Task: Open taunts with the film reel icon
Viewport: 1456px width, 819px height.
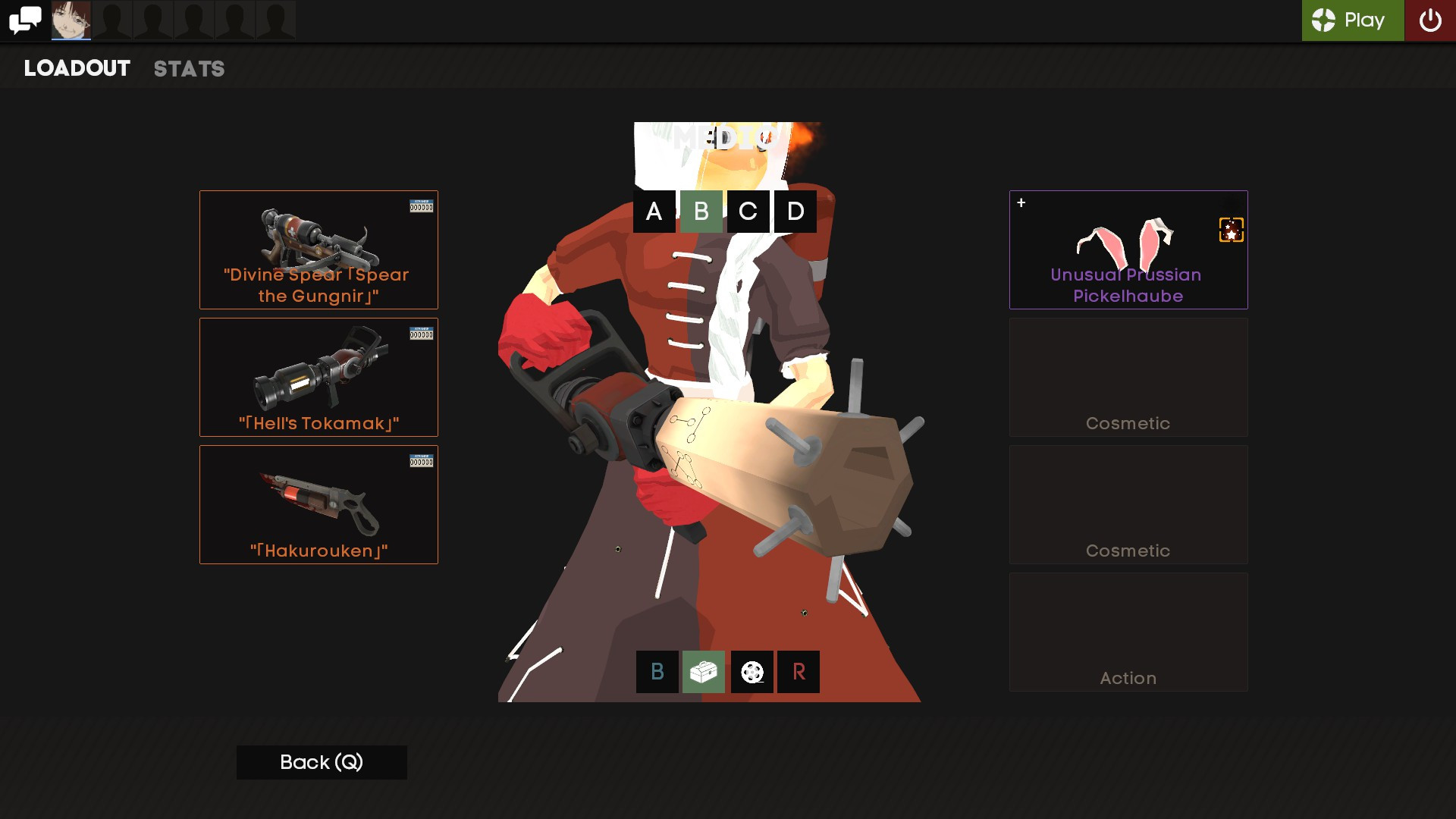Action: pos(752,672)
